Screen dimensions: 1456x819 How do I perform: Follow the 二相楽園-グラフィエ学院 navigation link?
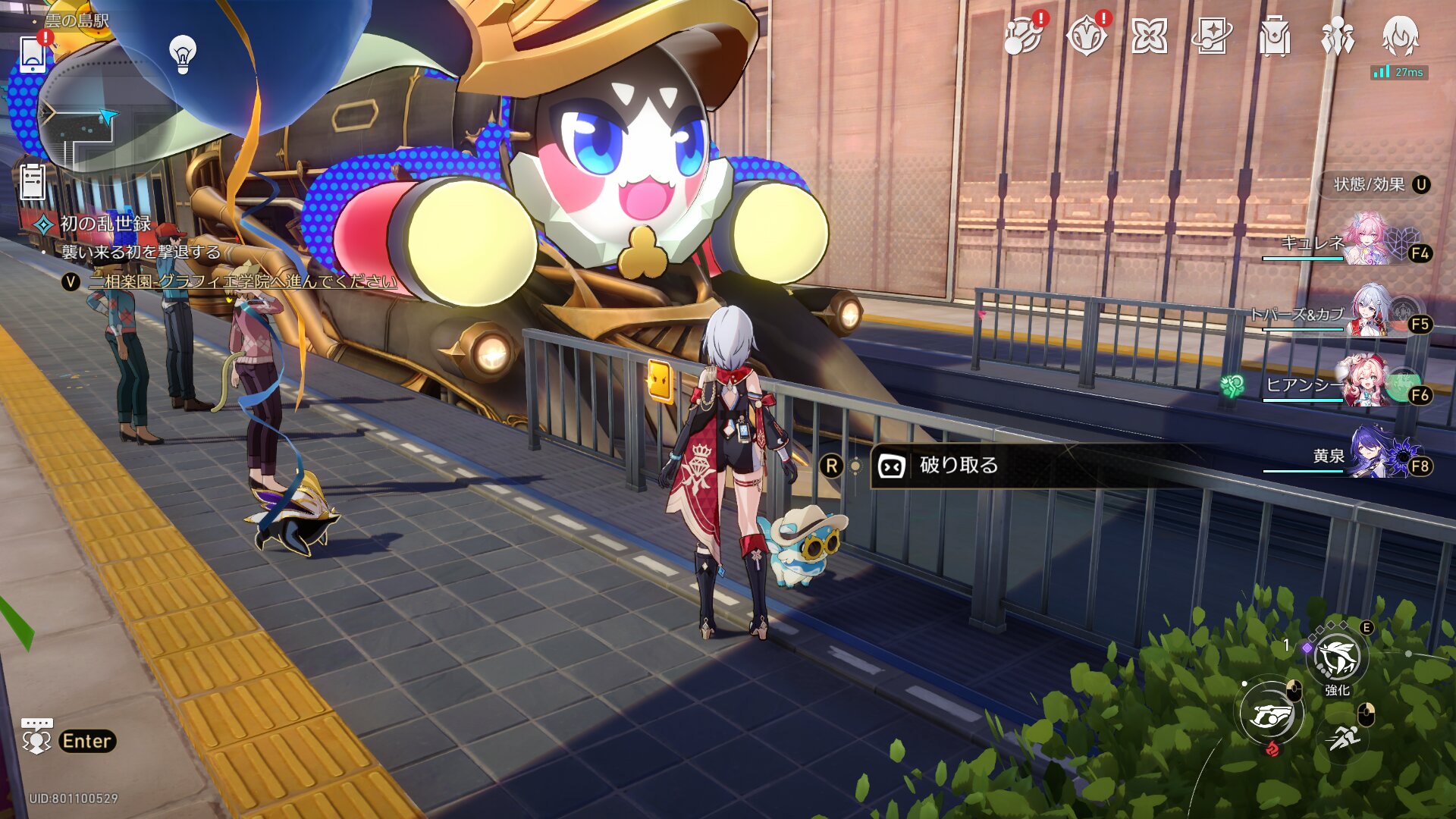point(243,281)
